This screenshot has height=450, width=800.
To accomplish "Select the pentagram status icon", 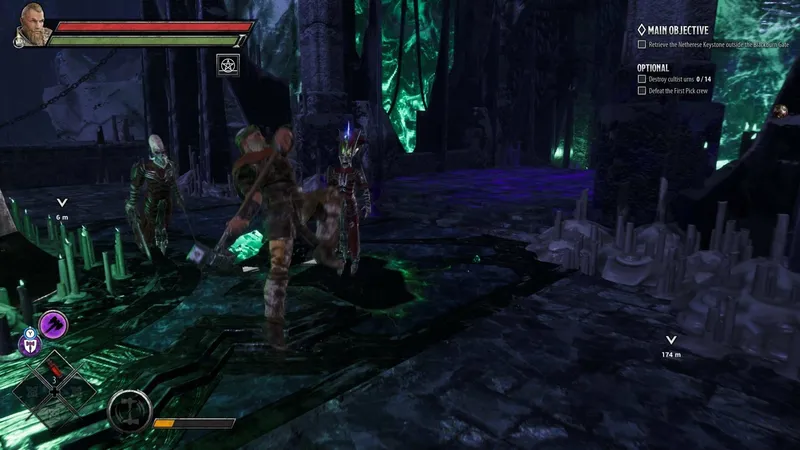I will [227, 64].
